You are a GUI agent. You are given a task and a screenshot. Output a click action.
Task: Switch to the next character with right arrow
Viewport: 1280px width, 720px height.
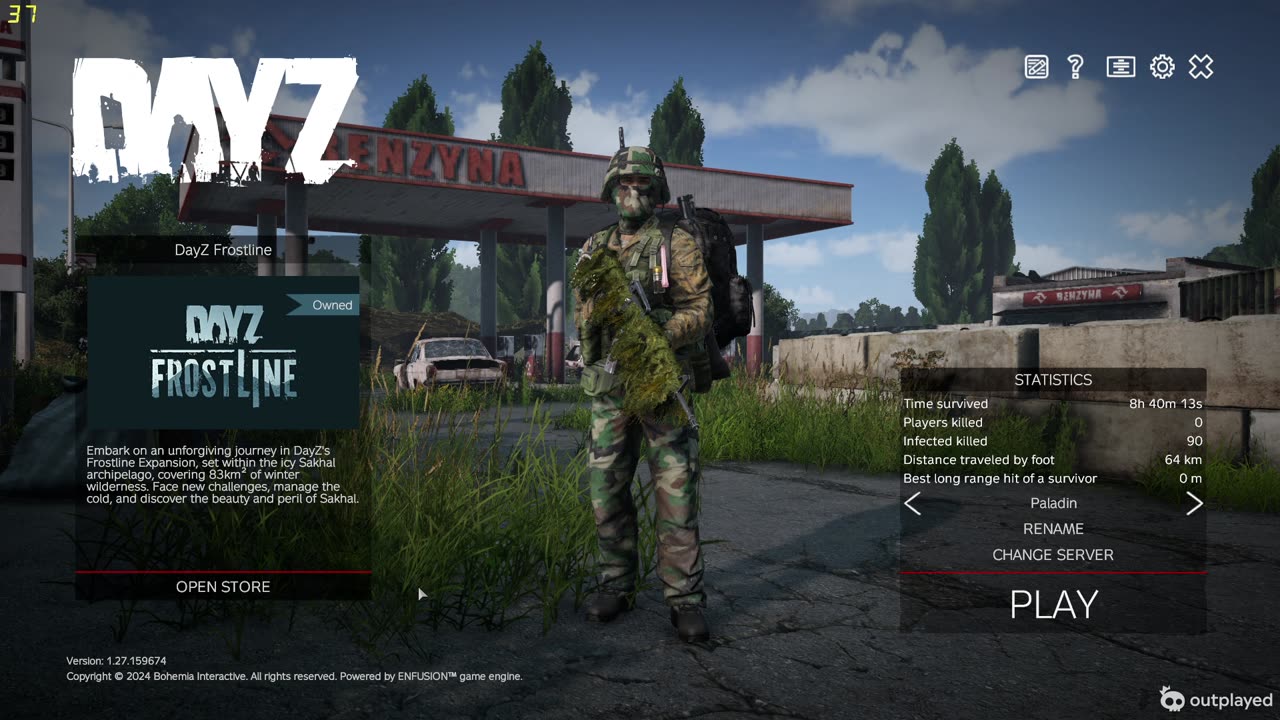coord(1194,504)
